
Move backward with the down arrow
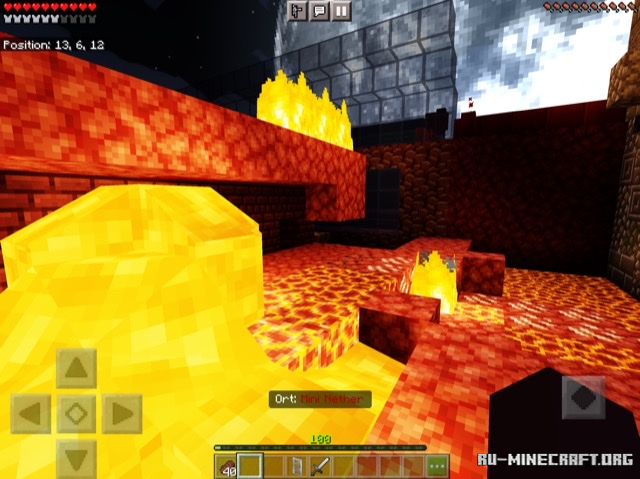click(76, 458)
